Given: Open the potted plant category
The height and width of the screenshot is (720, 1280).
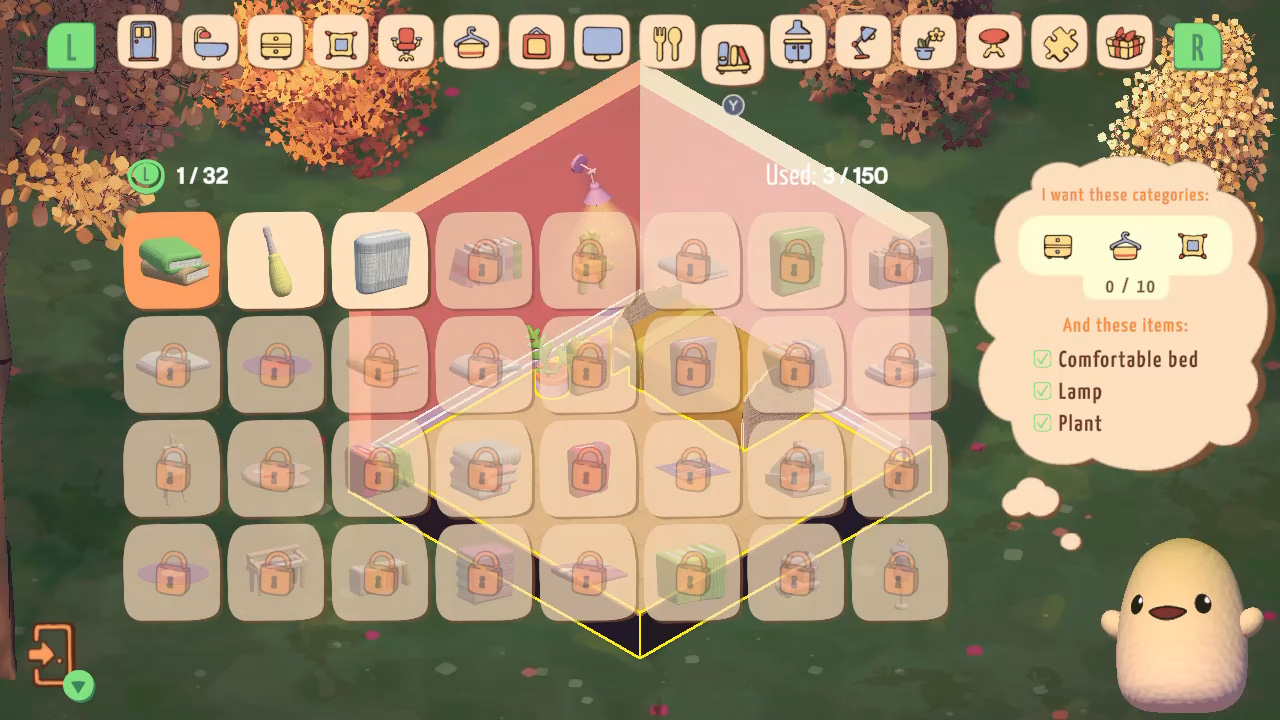Looking at the screenshot, I should (927, 44).
